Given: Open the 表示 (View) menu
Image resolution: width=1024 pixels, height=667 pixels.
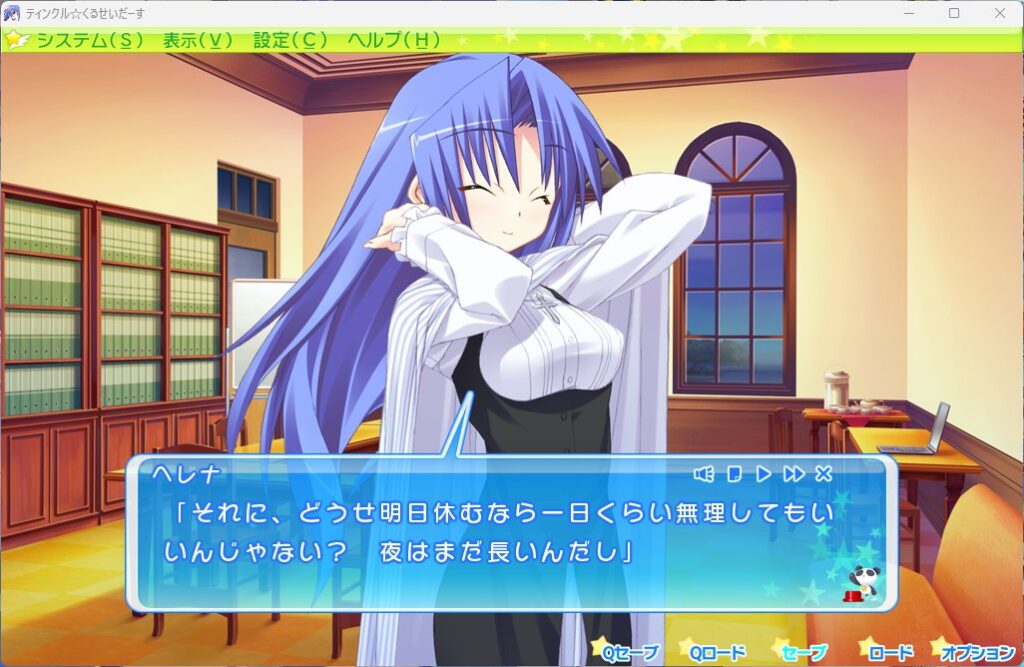Looking at the screenshot, I should coord(197,41).
